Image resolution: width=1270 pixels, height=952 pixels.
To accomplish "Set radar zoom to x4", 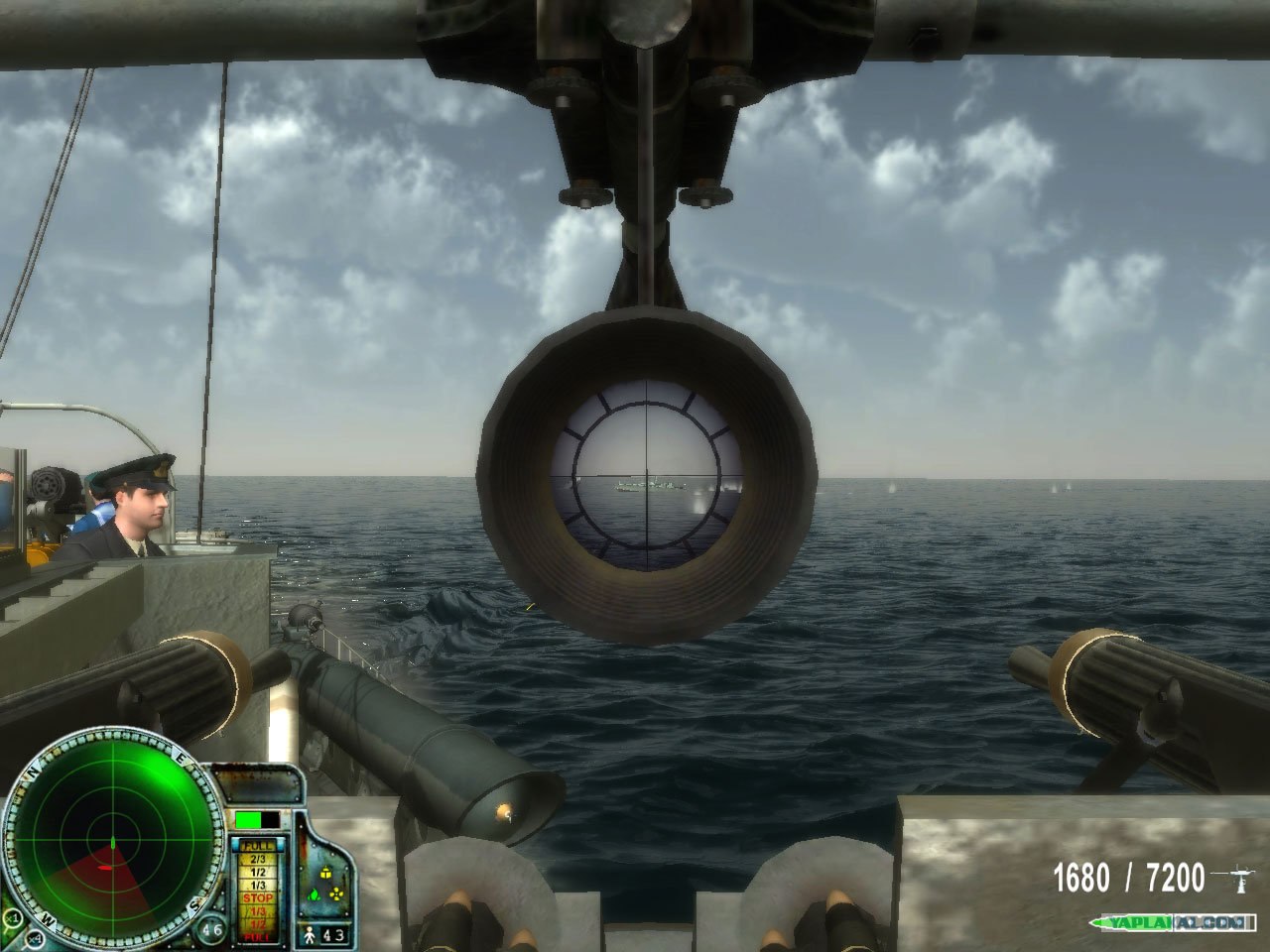I will click(35, 940).
